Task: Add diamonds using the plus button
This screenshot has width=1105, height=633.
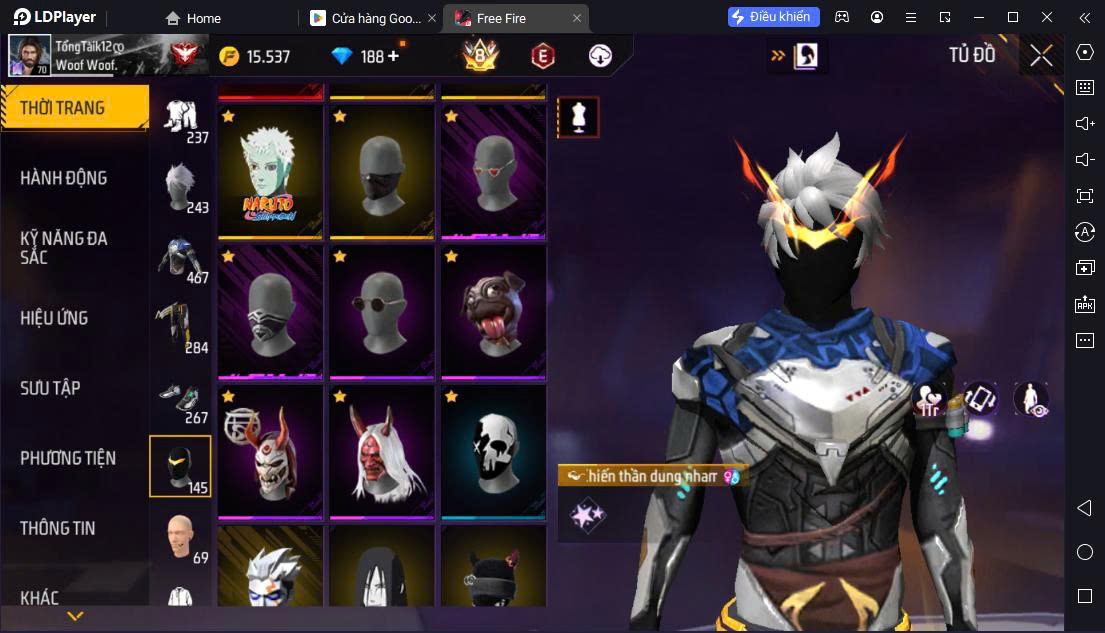Action: click(393, 56)
